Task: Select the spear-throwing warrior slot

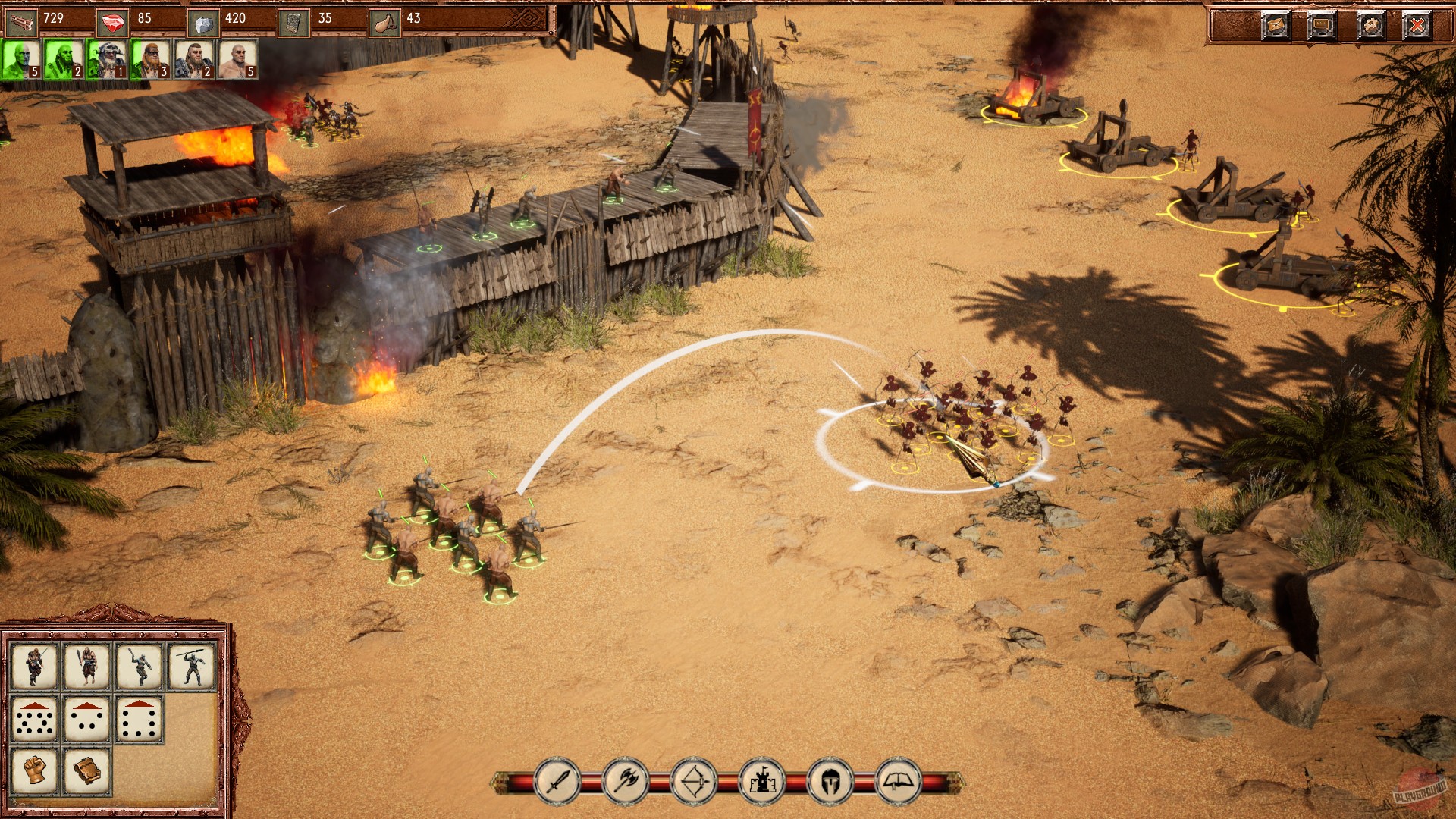Action: pyautogui.click(x=192, y=667)
